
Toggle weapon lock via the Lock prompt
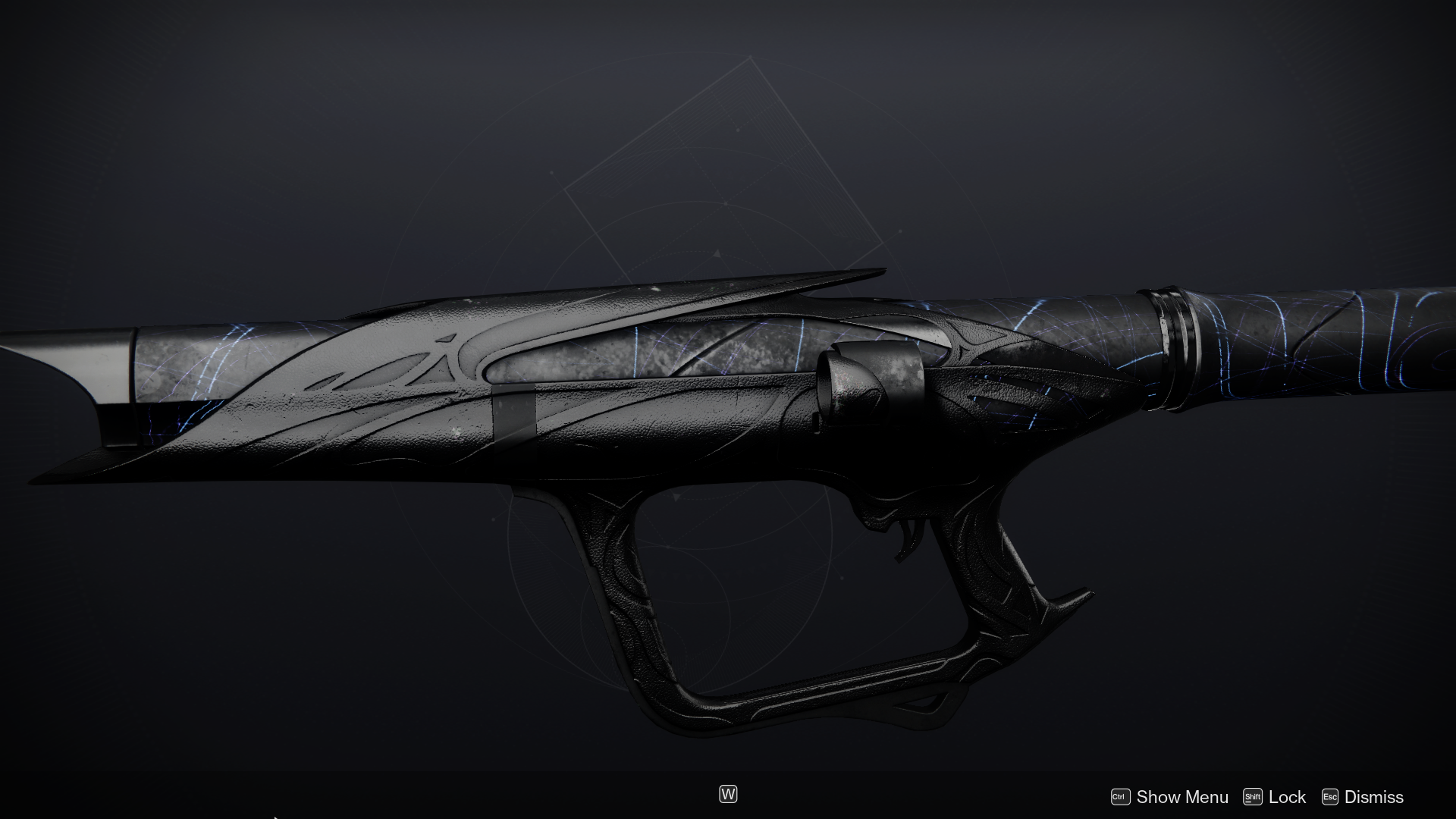coord(1288,797)
